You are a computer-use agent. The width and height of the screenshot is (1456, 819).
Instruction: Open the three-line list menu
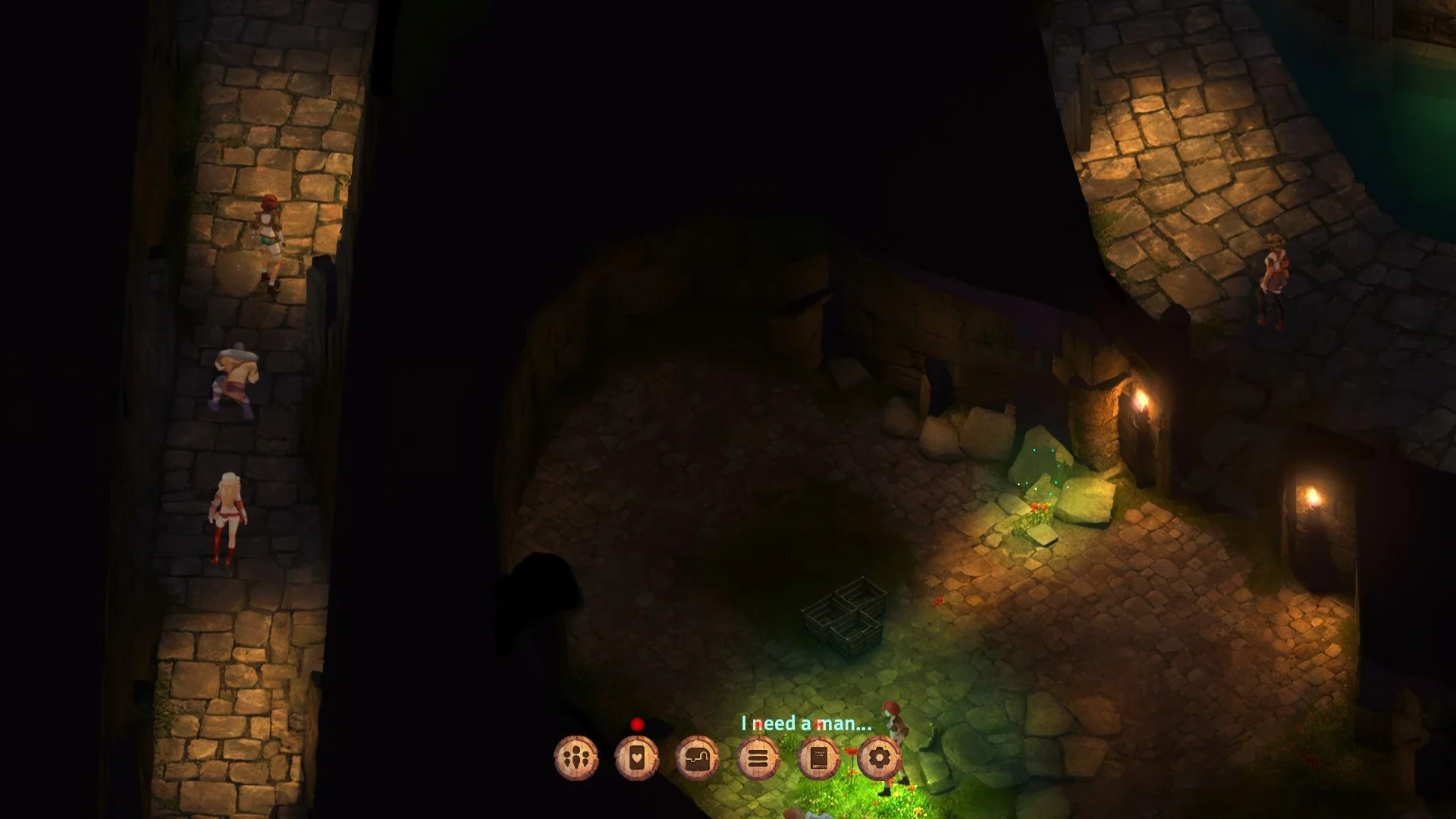coord(758,758)
